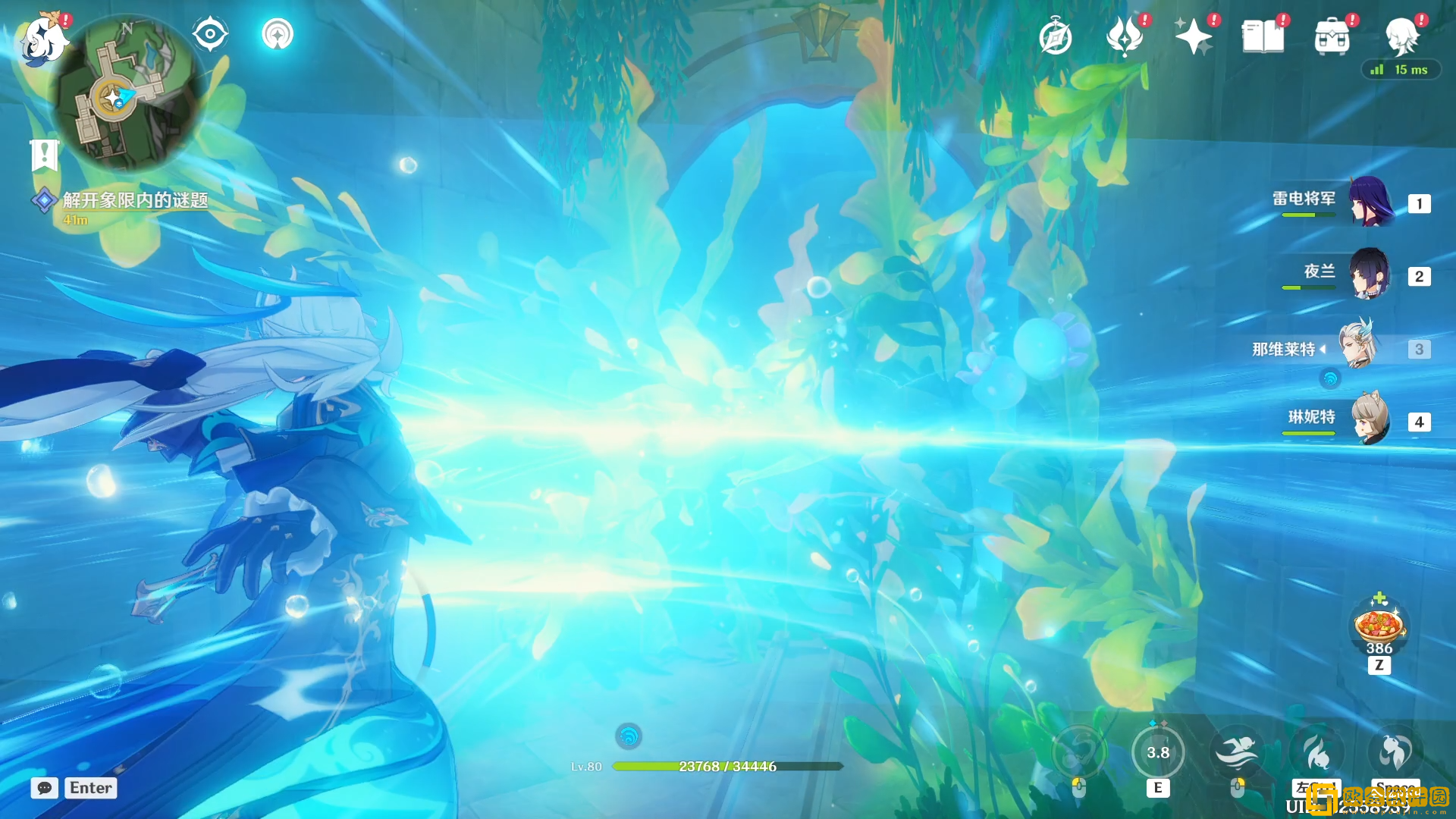The width and height of the screenshot is (1456, 819).
Task: Open the events flame icon
Action: 1125,36
